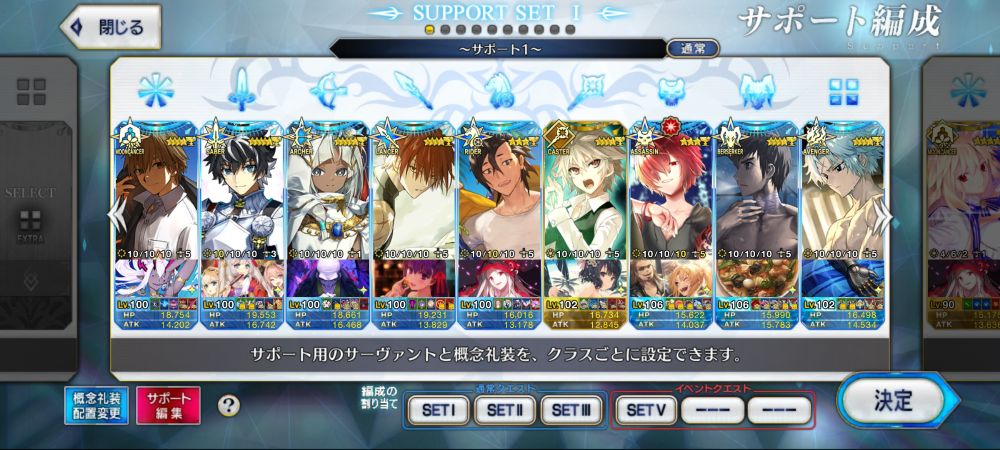Close the support setup with 閉じる
Image resolution: width=1000 pixels, height=450 pixels.
(x=110, y=28)
